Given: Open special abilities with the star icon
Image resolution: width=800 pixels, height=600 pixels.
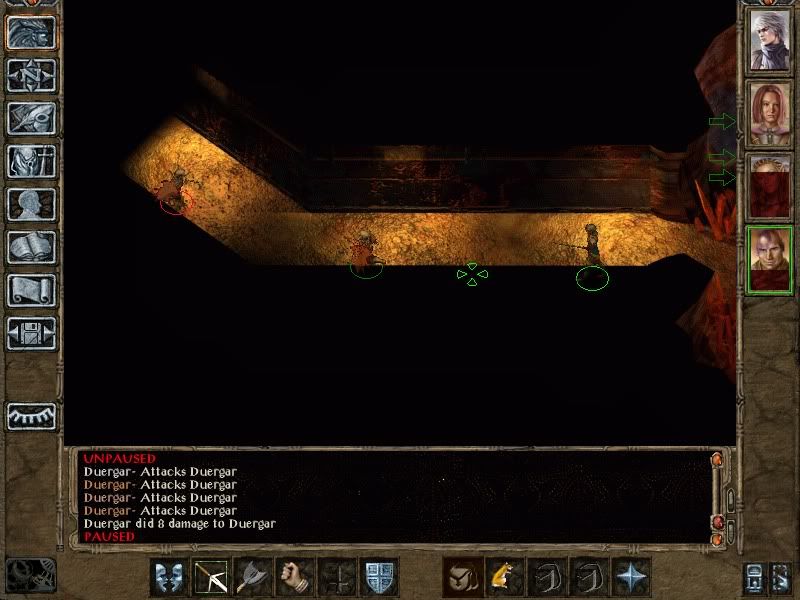Looking at the screenshot, I should point(631,578).
